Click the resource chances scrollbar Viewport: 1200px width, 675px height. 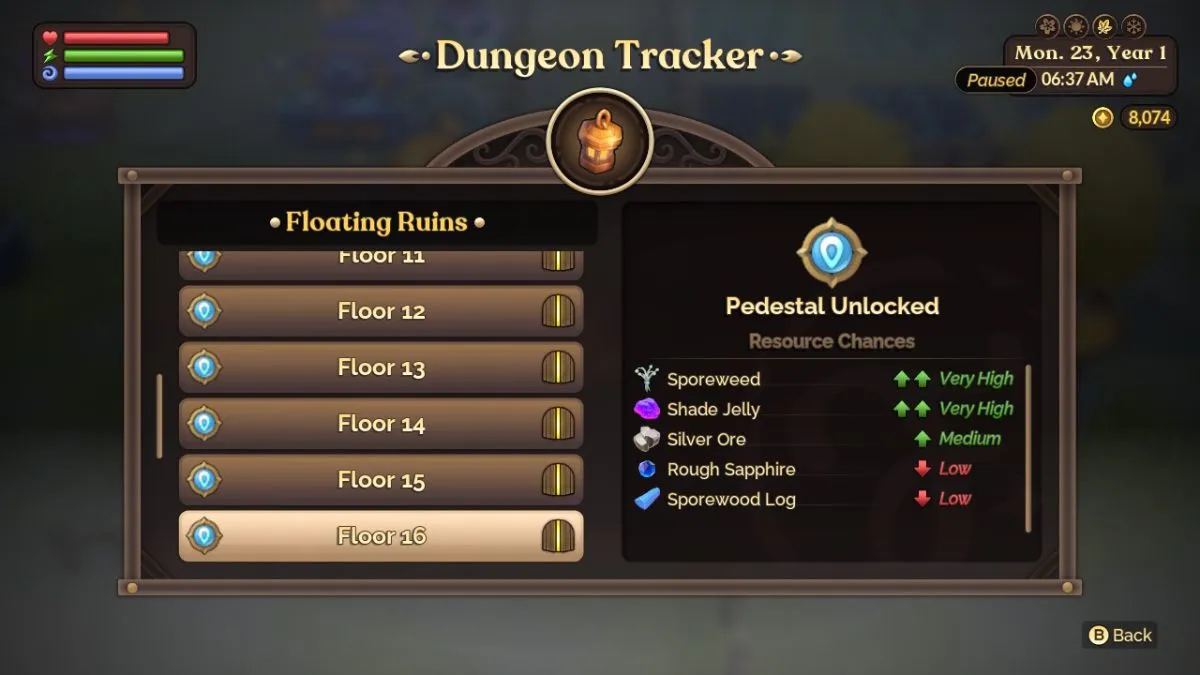pos(1028,448)
